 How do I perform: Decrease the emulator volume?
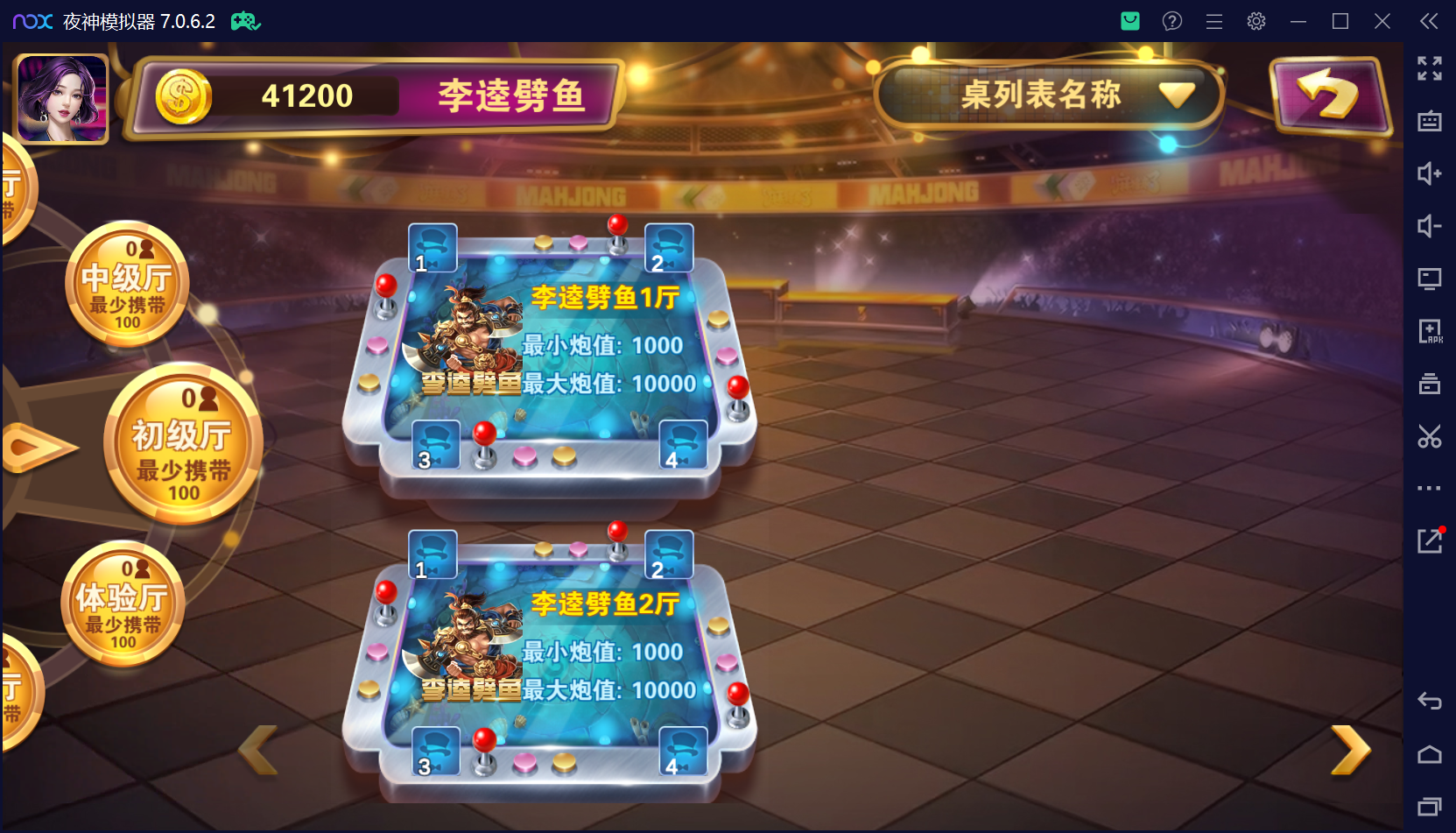(1430, 226)
